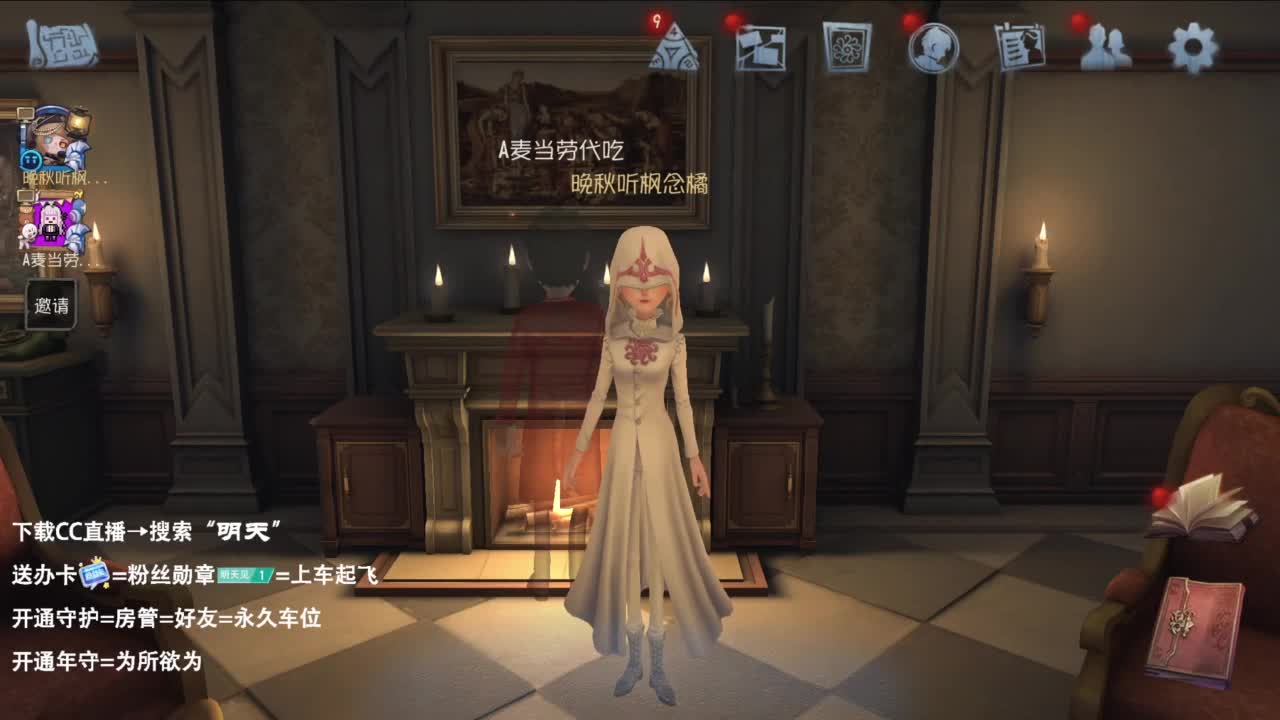Toggle the blue emote badge on 晚秋听枫's portrait
This screenshot has width=1280, height=720.
tap(34, 159)
